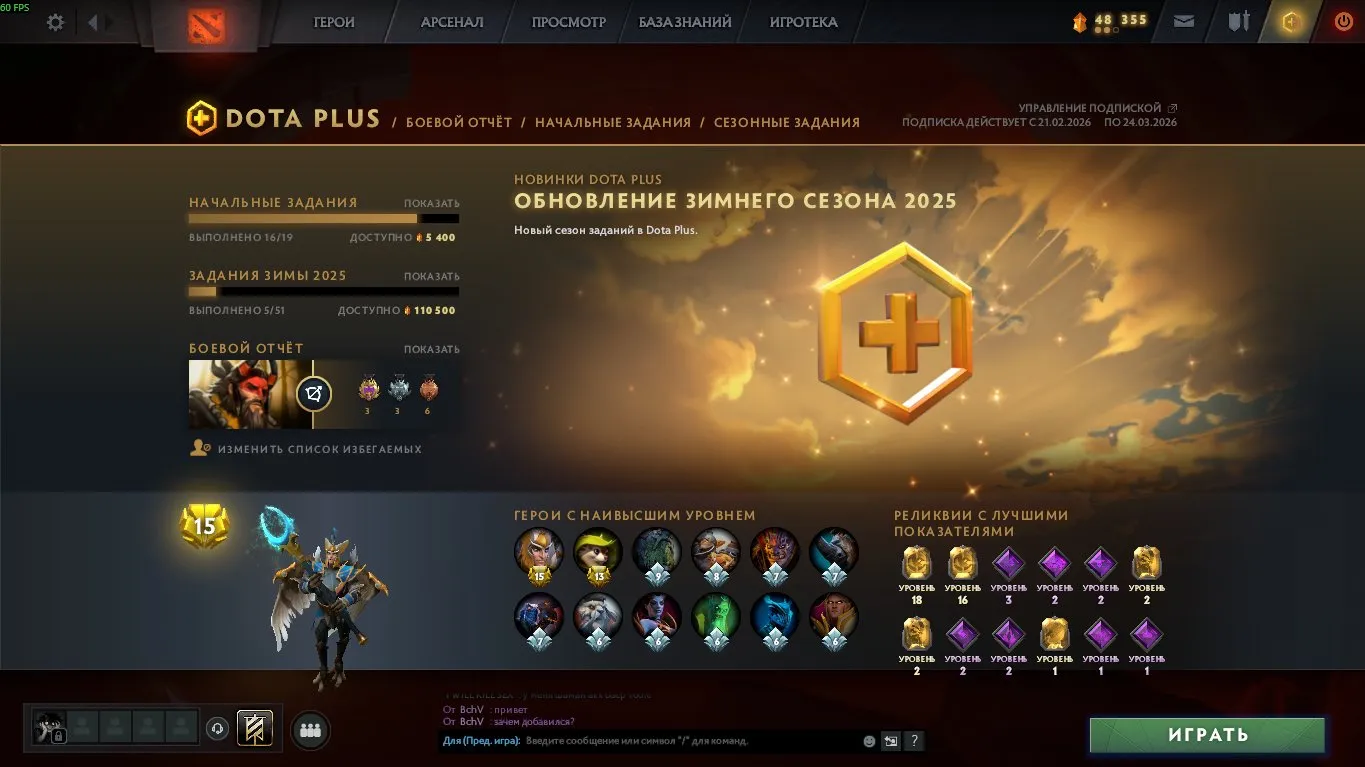Open the highlighted Dota Plus icon

tap(1289, 21)
